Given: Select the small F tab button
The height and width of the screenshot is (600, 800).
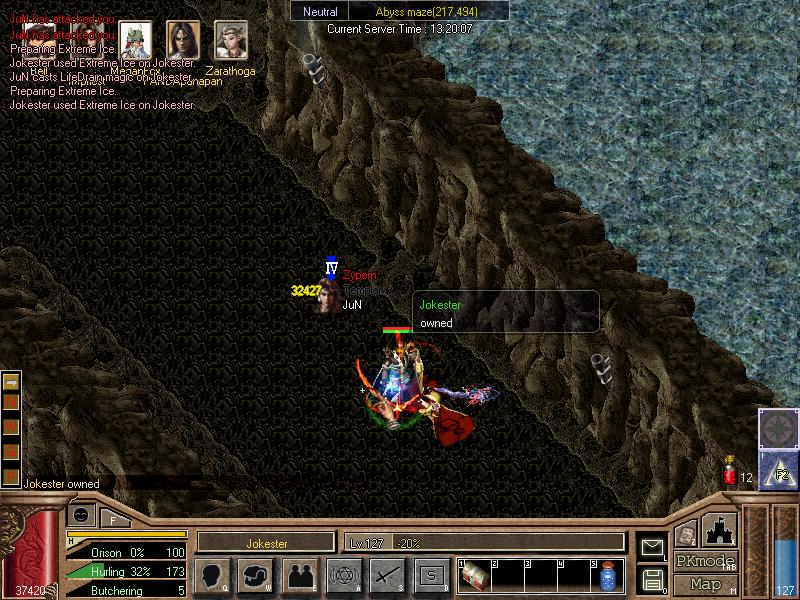Looking at the screenshot, I should pos(116,517).
